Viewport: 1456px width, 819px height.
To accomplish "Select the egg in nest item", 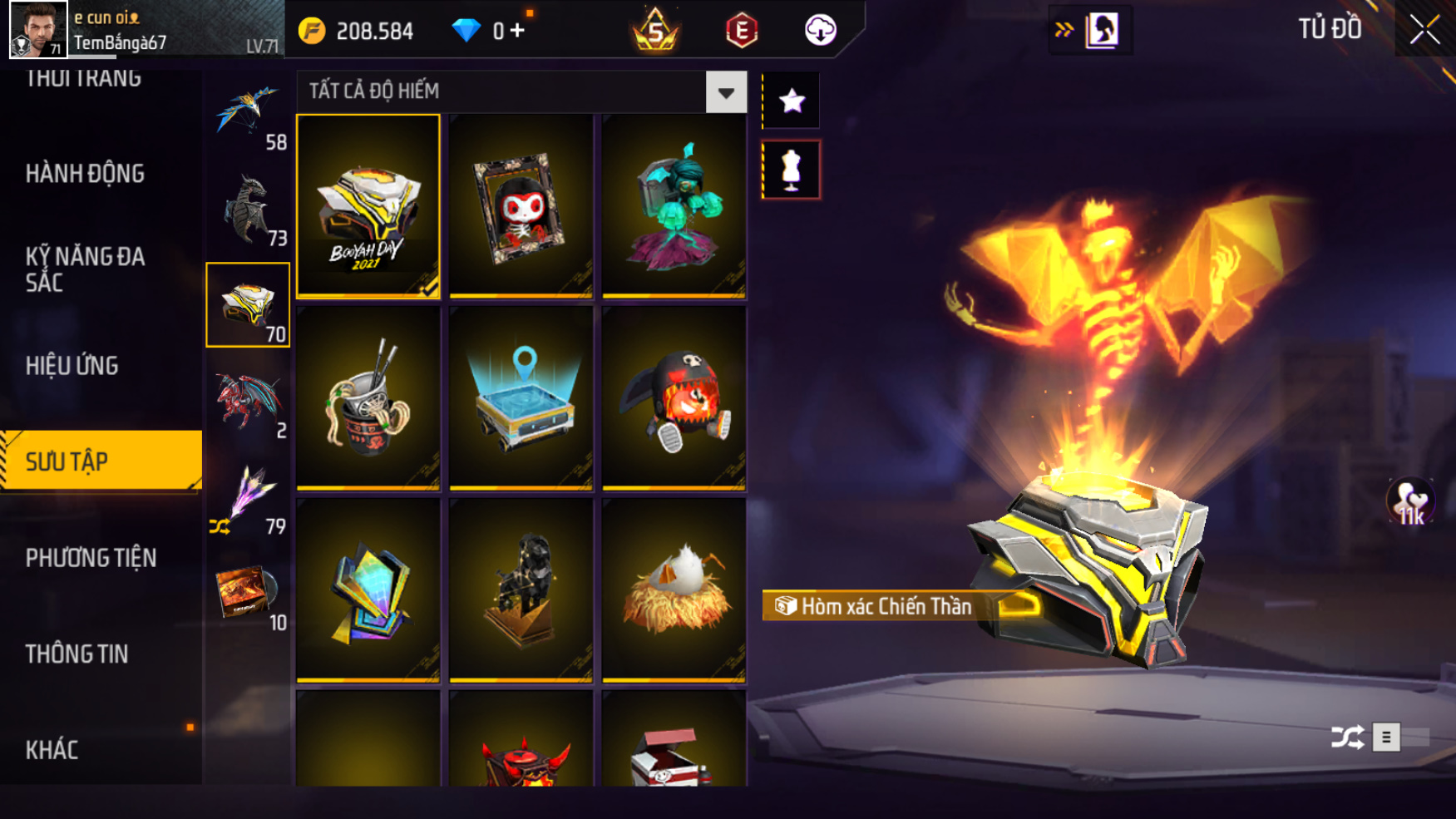I will 674,590.
